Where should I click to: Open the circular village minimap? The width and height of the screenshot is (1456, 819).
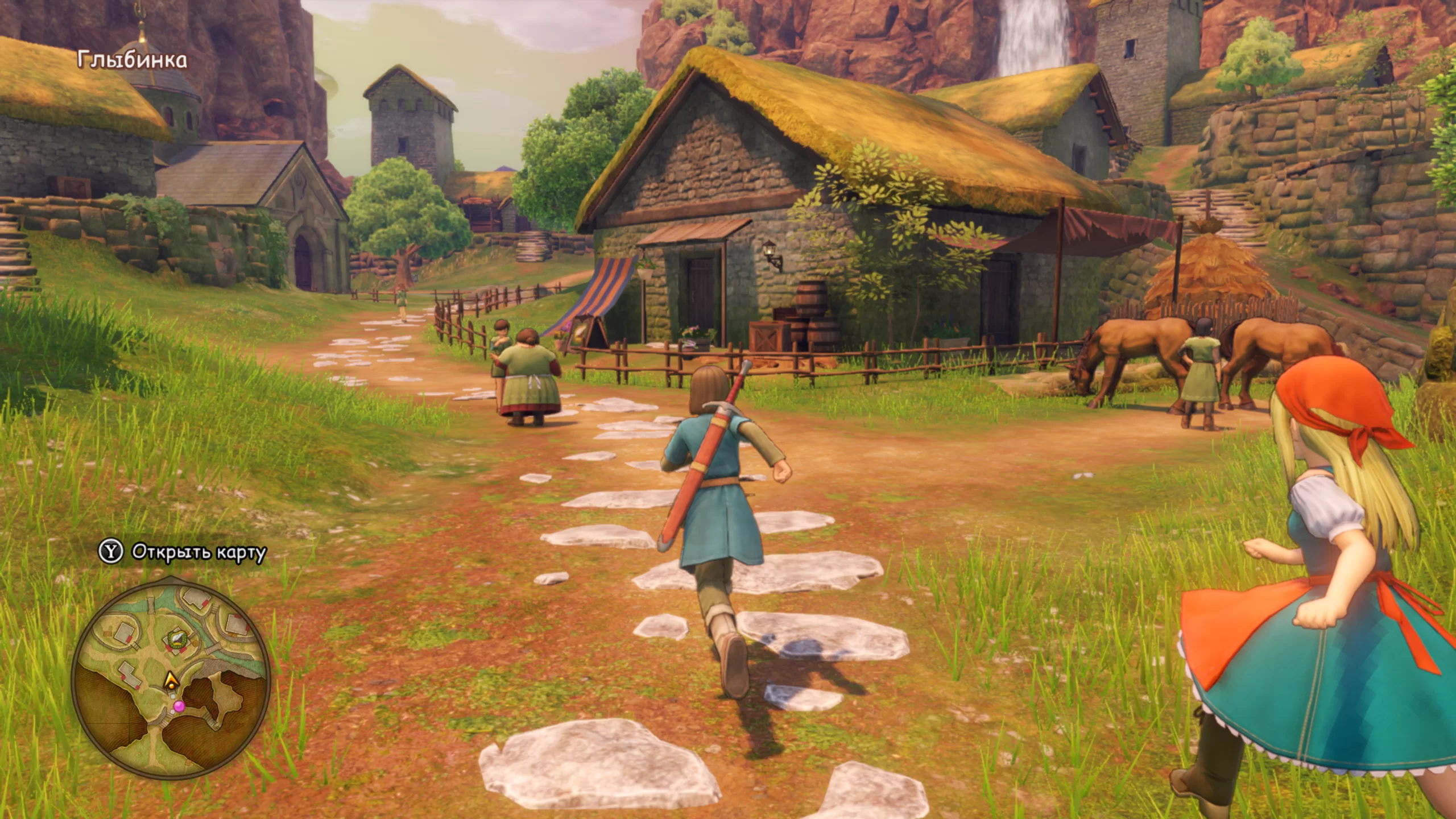171,677
